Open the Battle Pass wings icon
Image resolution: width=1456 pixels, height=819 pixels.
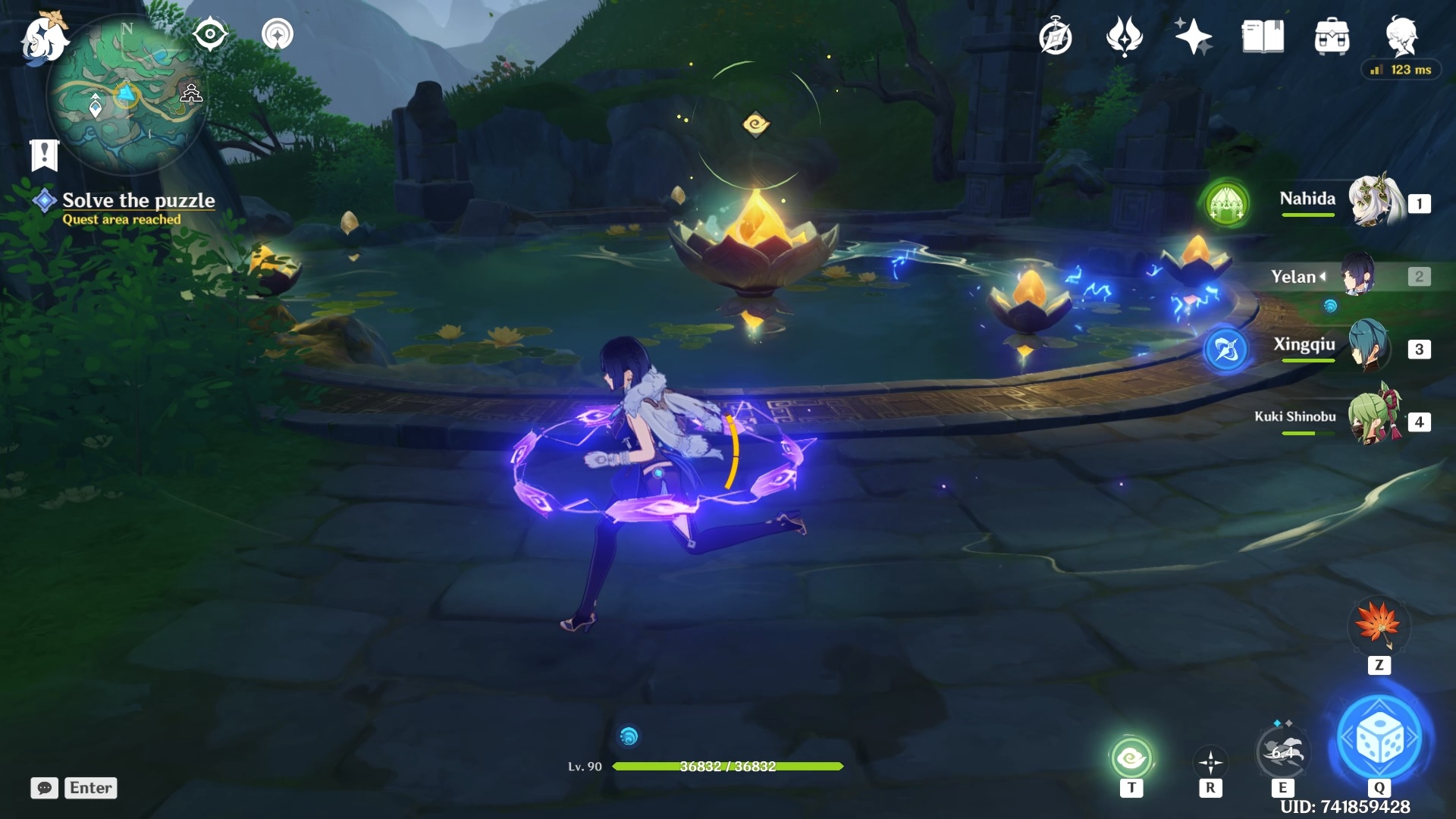point(1125,35)
